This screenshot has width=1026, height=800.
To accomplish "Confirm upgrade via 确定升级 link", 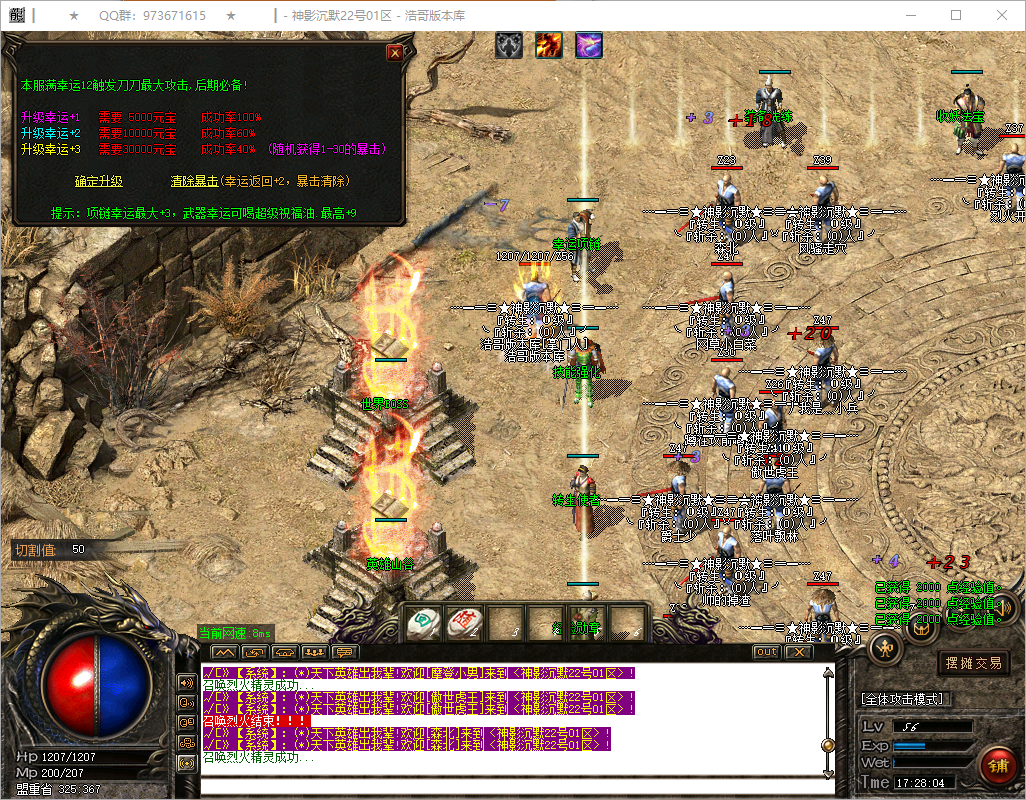I will 99,182.
